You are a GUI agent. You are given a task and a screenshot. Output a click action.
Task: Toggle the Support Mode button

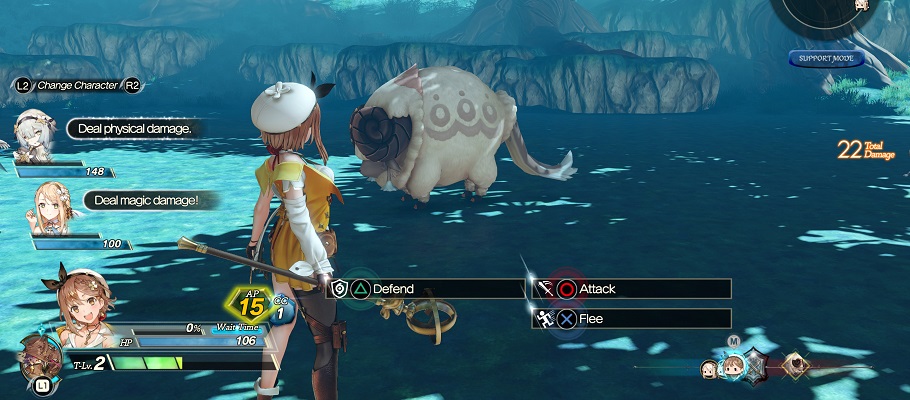(826, 58)
